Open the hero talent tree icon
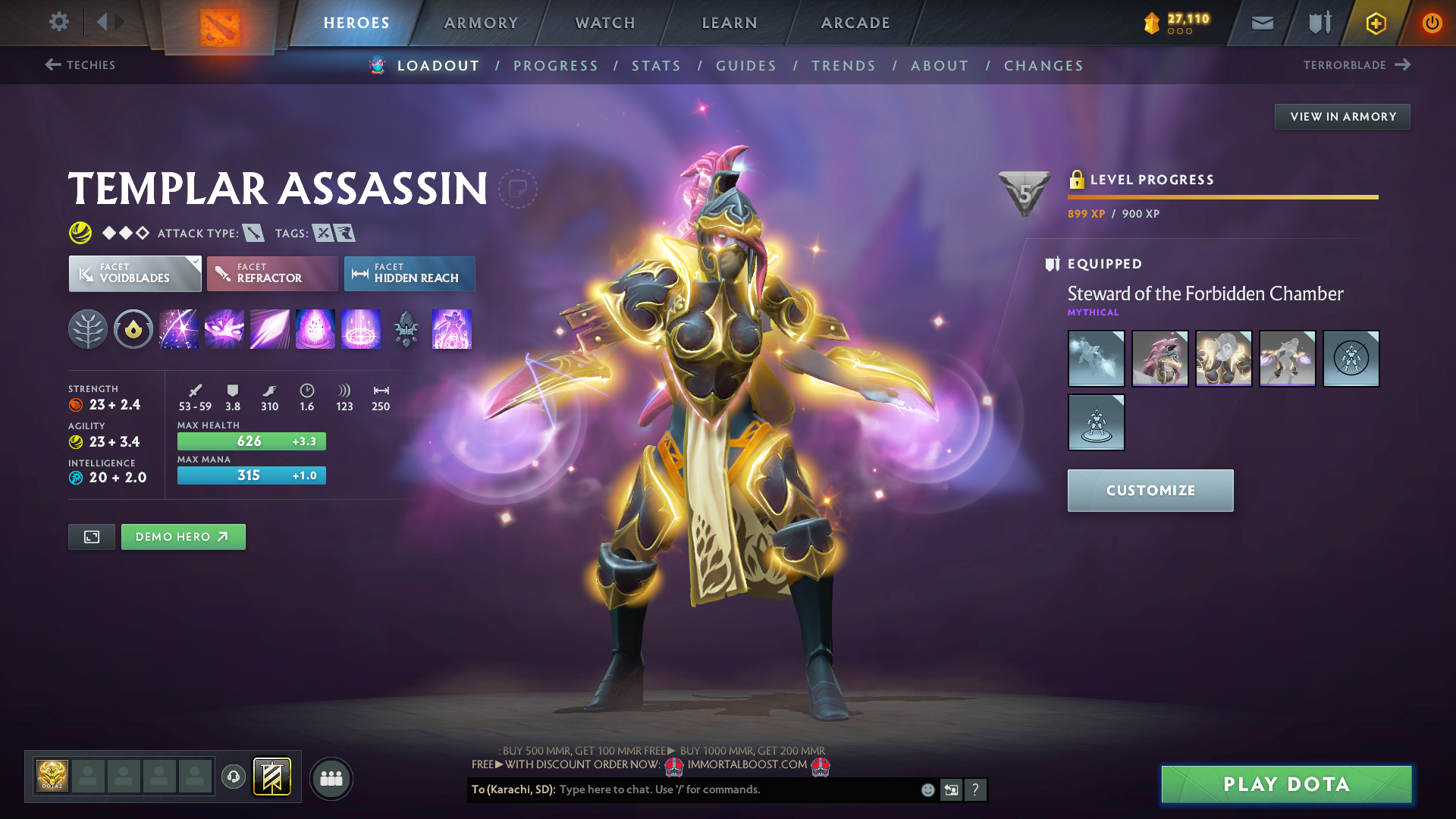This screenshot has width=1456, height=819. tap(88, 330)
